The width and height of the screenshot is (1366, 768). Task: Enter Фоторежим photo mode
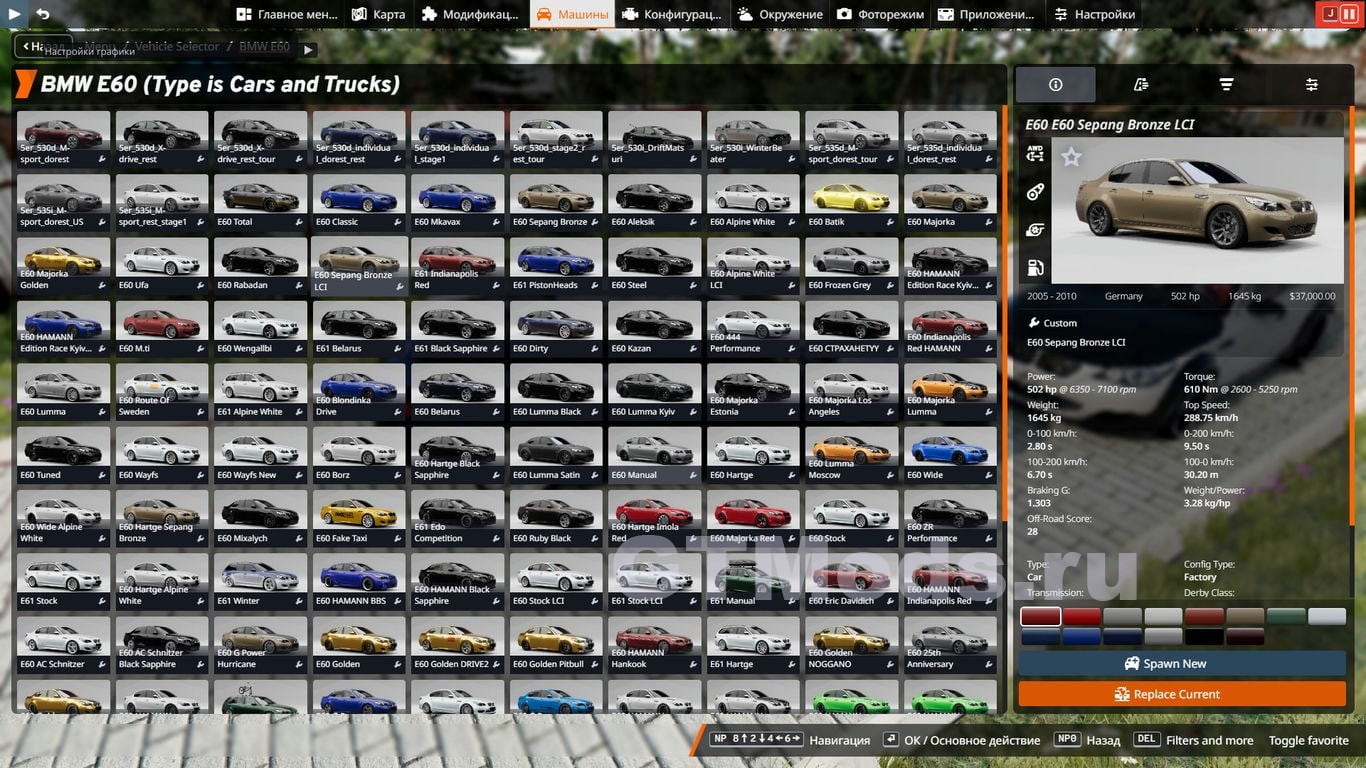(882, 14)
